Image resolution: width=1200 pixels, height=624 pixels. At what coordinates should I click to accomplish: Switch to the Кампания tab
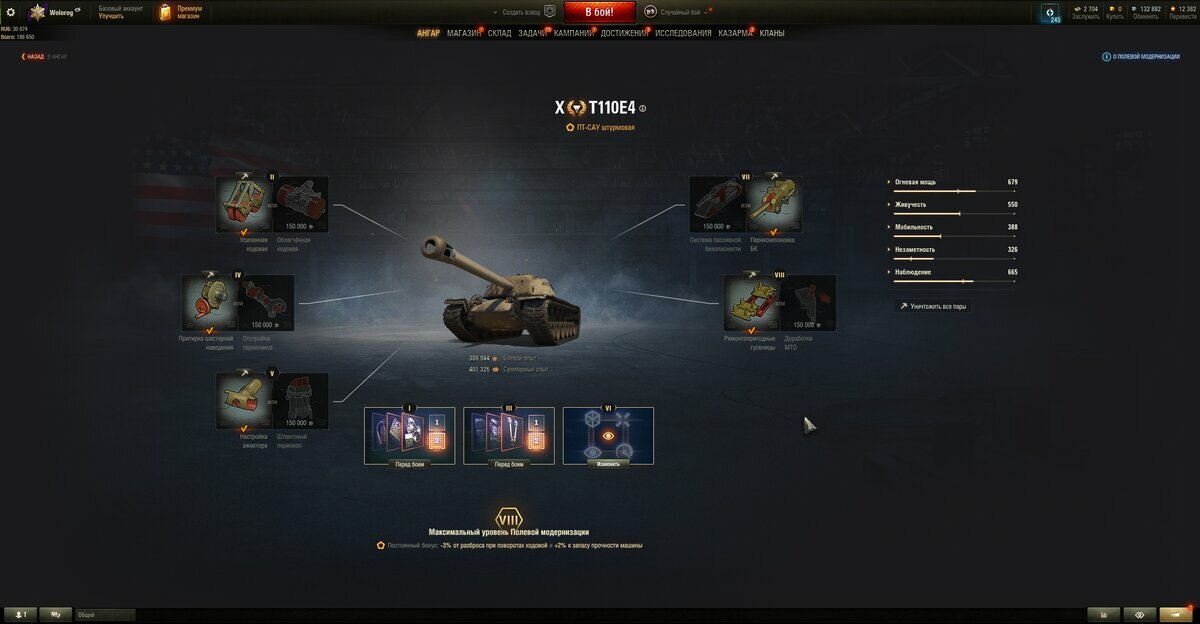[x=573, y=33]
